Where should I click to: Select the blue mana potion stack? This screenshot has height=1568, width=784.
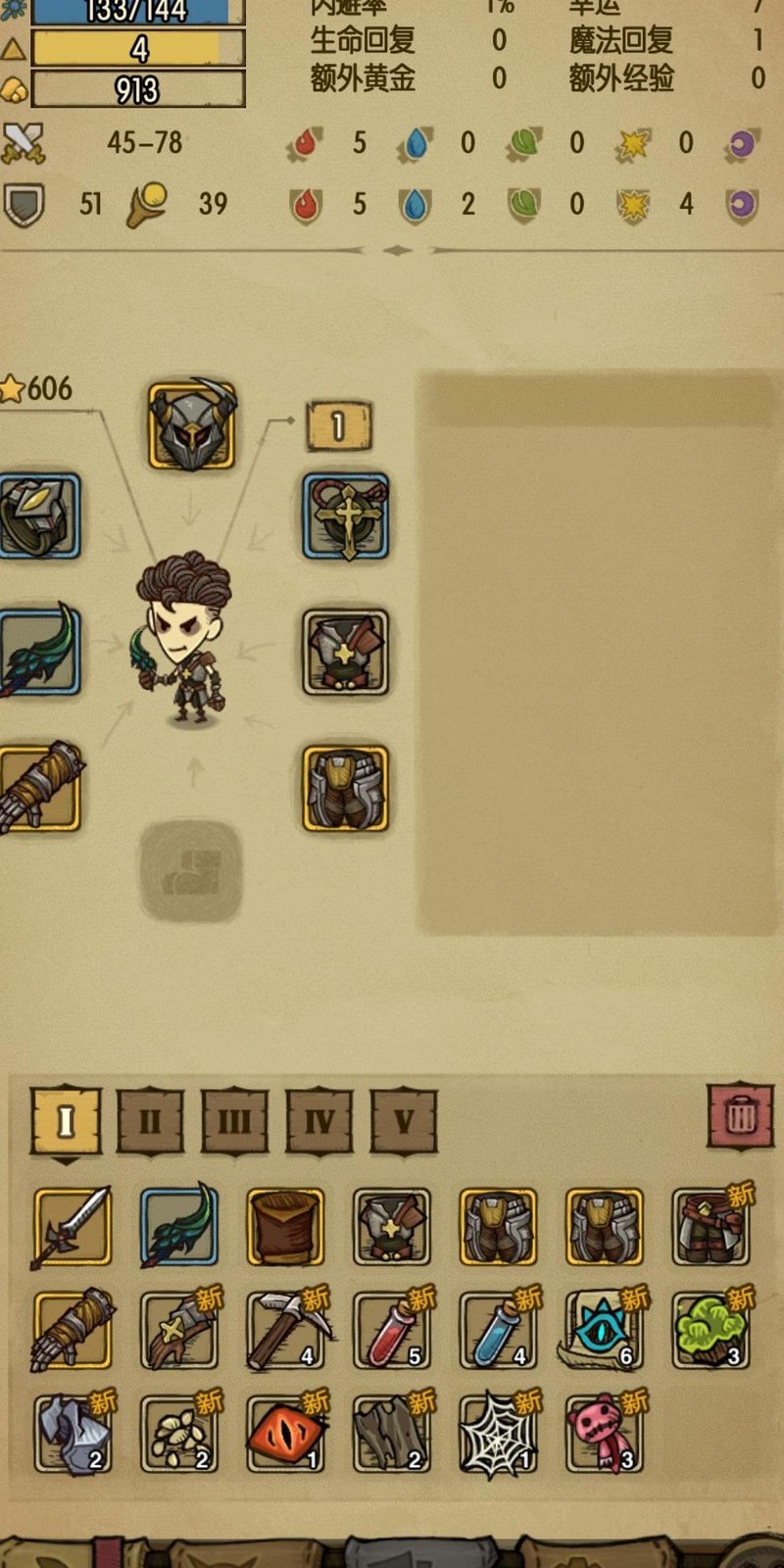point(498,1331)
